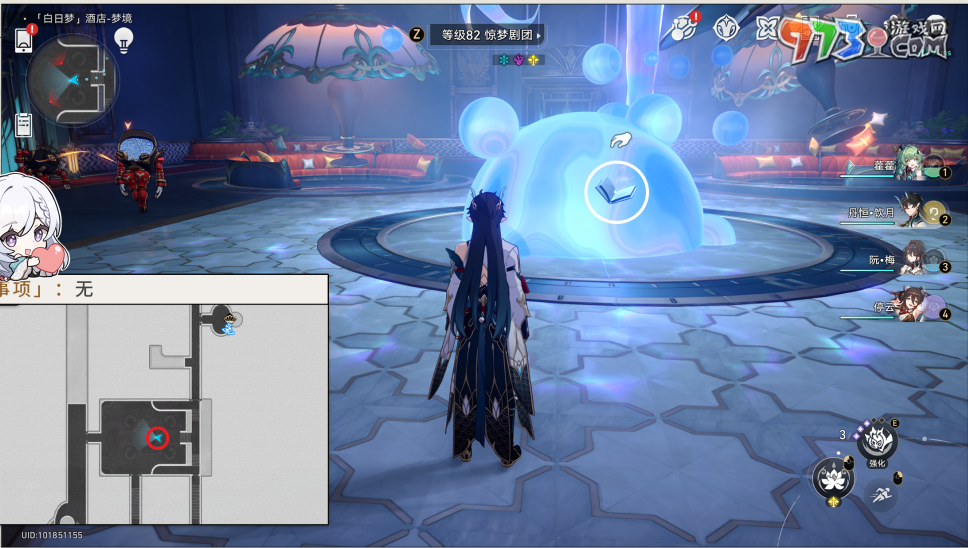Switch to party member 停云
Screen dimensions: 968x548
pyautogui.click(x=912, y=304)
